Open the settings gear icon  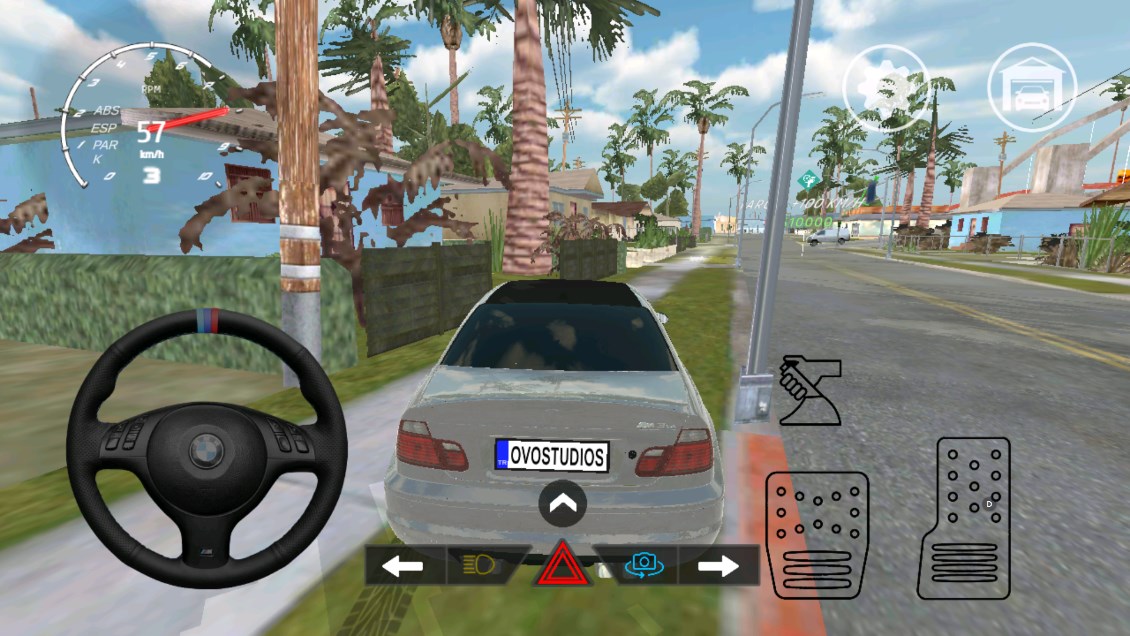[886, 88]
